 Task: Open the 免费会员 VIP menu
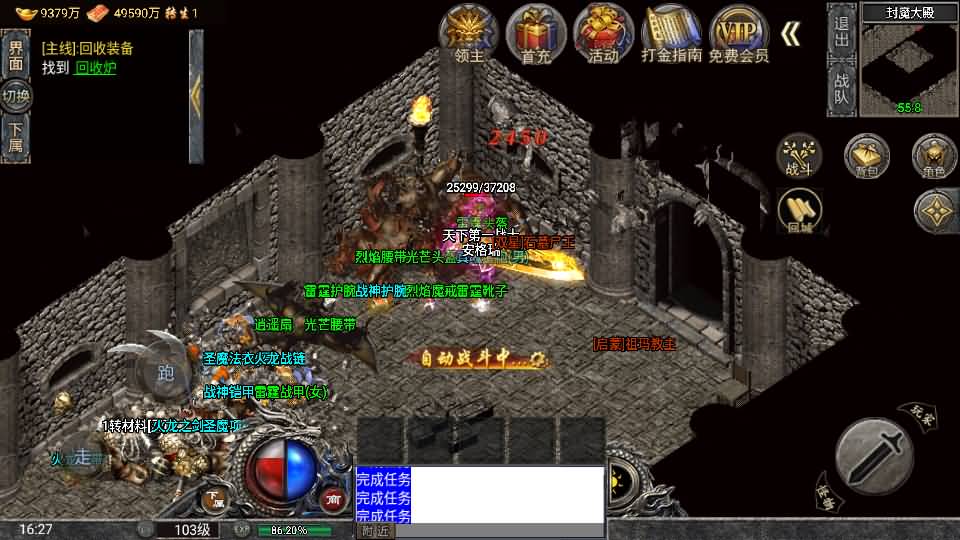point(738,34)
